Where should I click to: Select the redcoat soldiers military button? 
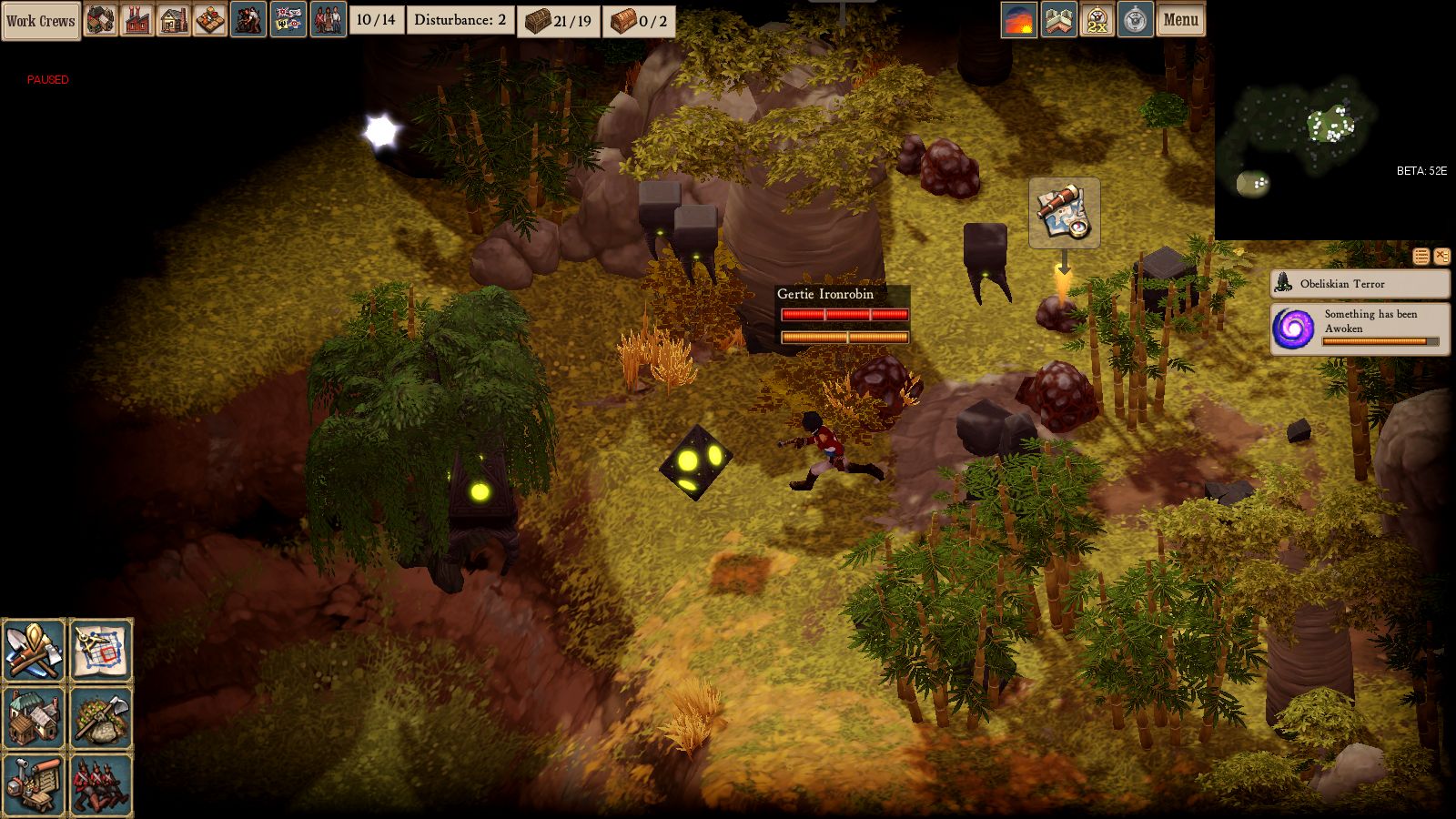[101, 784]
